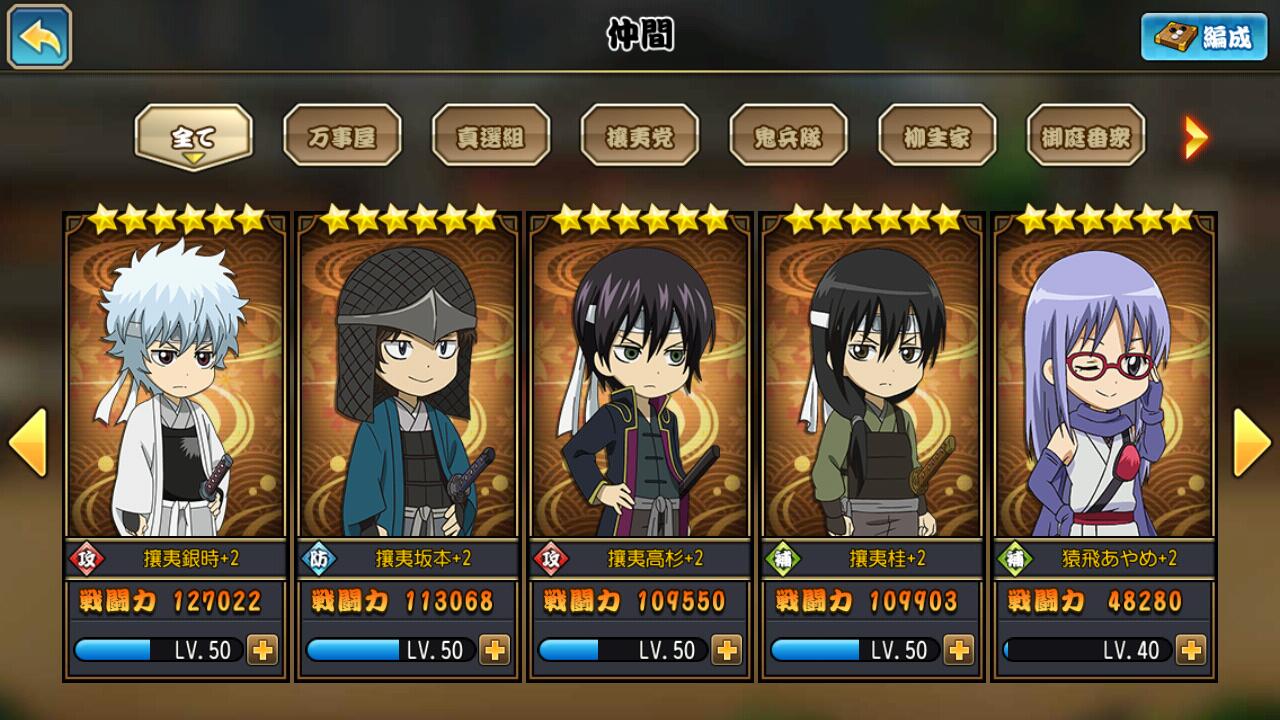Show more faction tabs with orange arrow
Viewport: 1280px width, 720px height.
coord(1196,137)
